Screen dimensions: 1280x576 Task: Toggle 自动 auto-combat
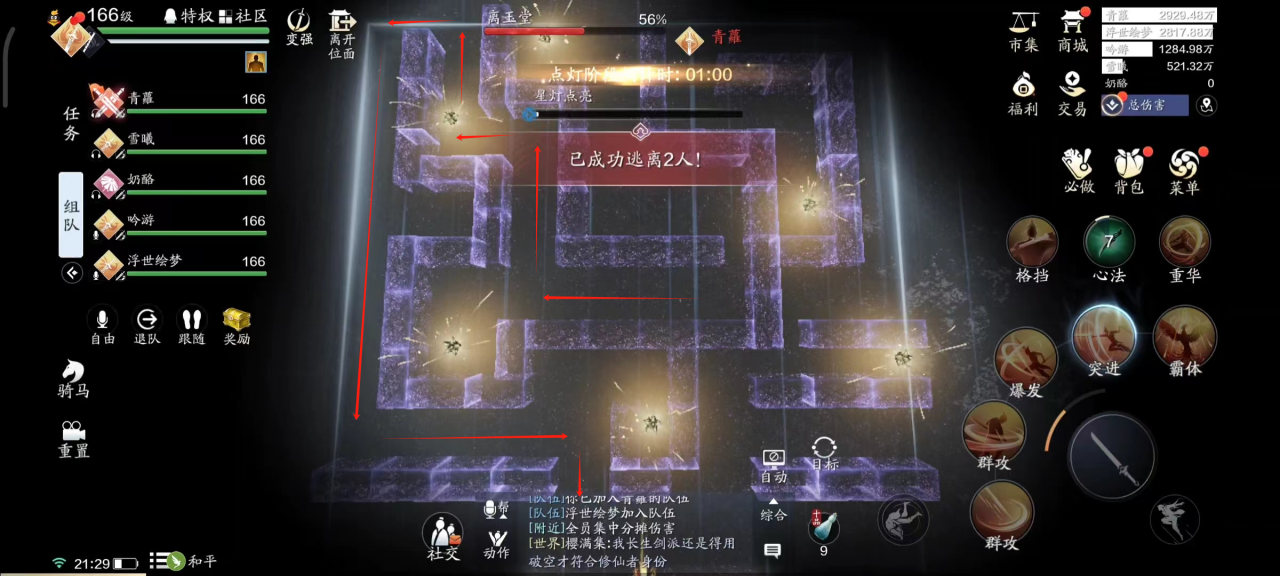[x=773, y=465]
